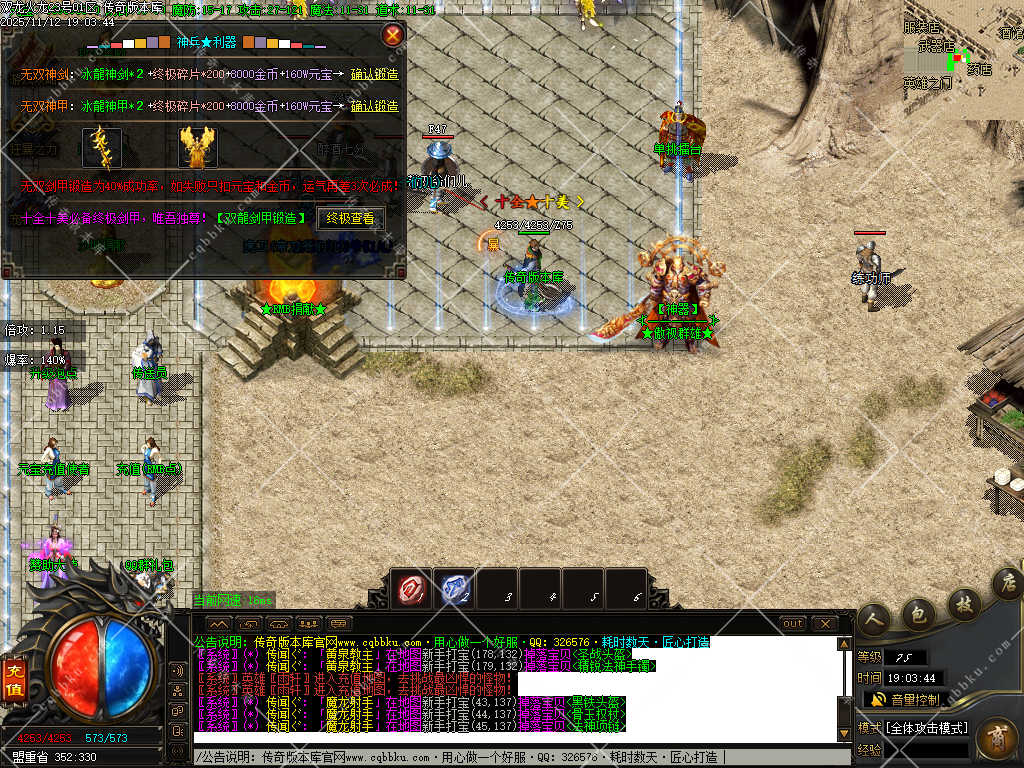Confirm forging the 无双神剑 sword
The height and width of the screenshot is (768, 1024).
[374, 75]
